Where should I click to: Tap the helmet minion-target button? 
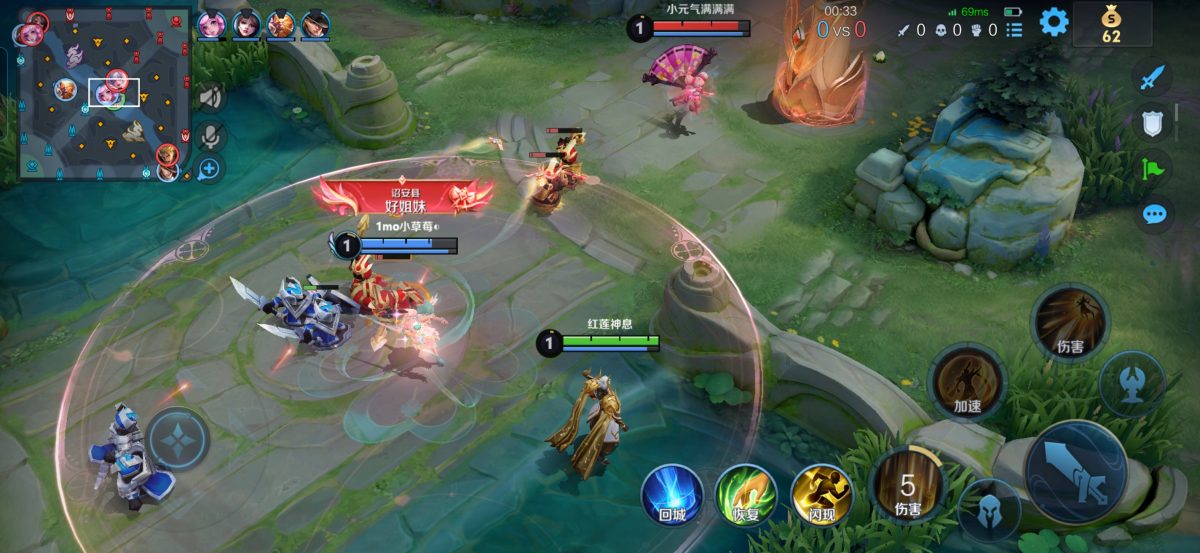click(x=988, y=510)
